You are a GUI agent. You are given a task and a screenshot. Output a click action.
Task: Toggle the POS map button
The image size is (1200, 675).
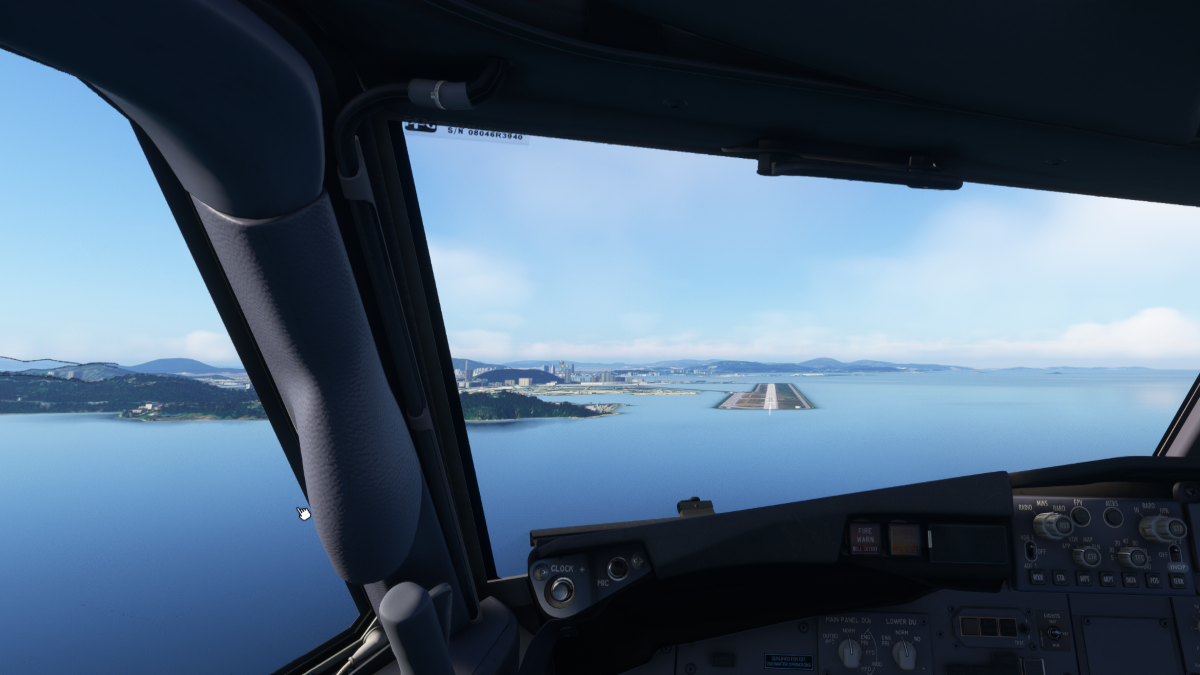coord(1155,580)
